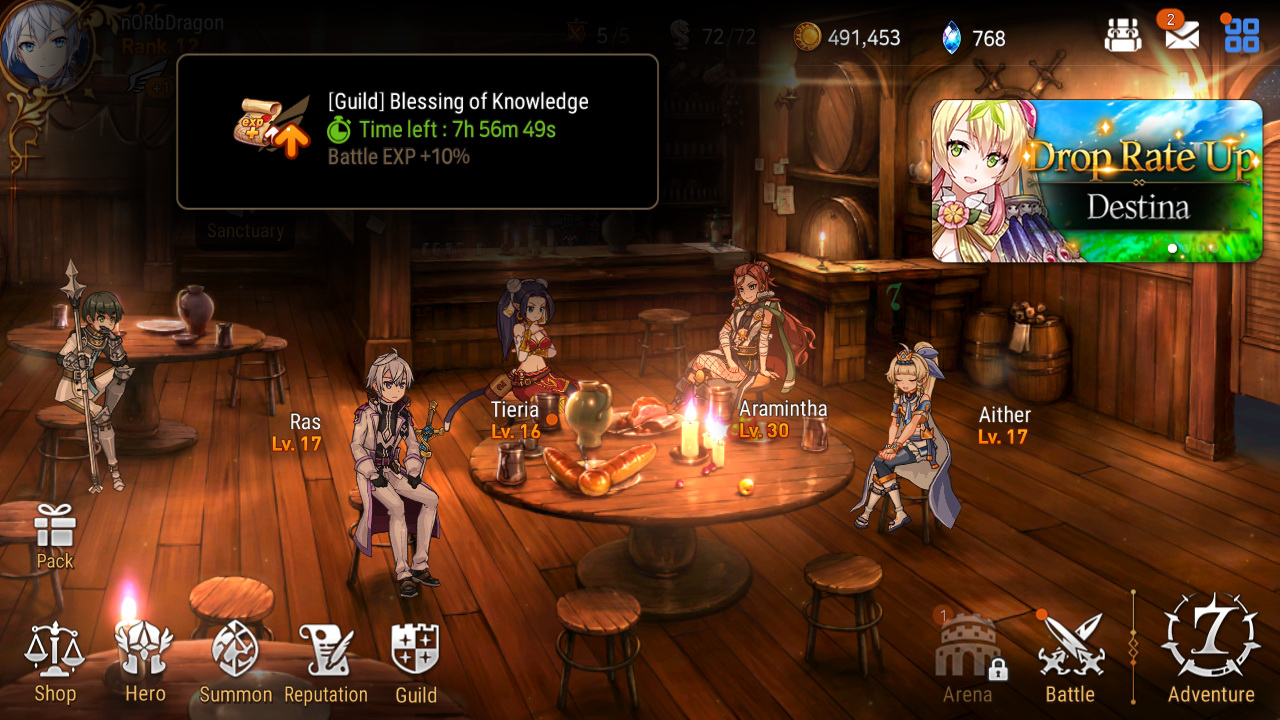This screenshot has width=1280, height=720.
Task: Open the blue grid main menu
Action: pos(1242,36)
